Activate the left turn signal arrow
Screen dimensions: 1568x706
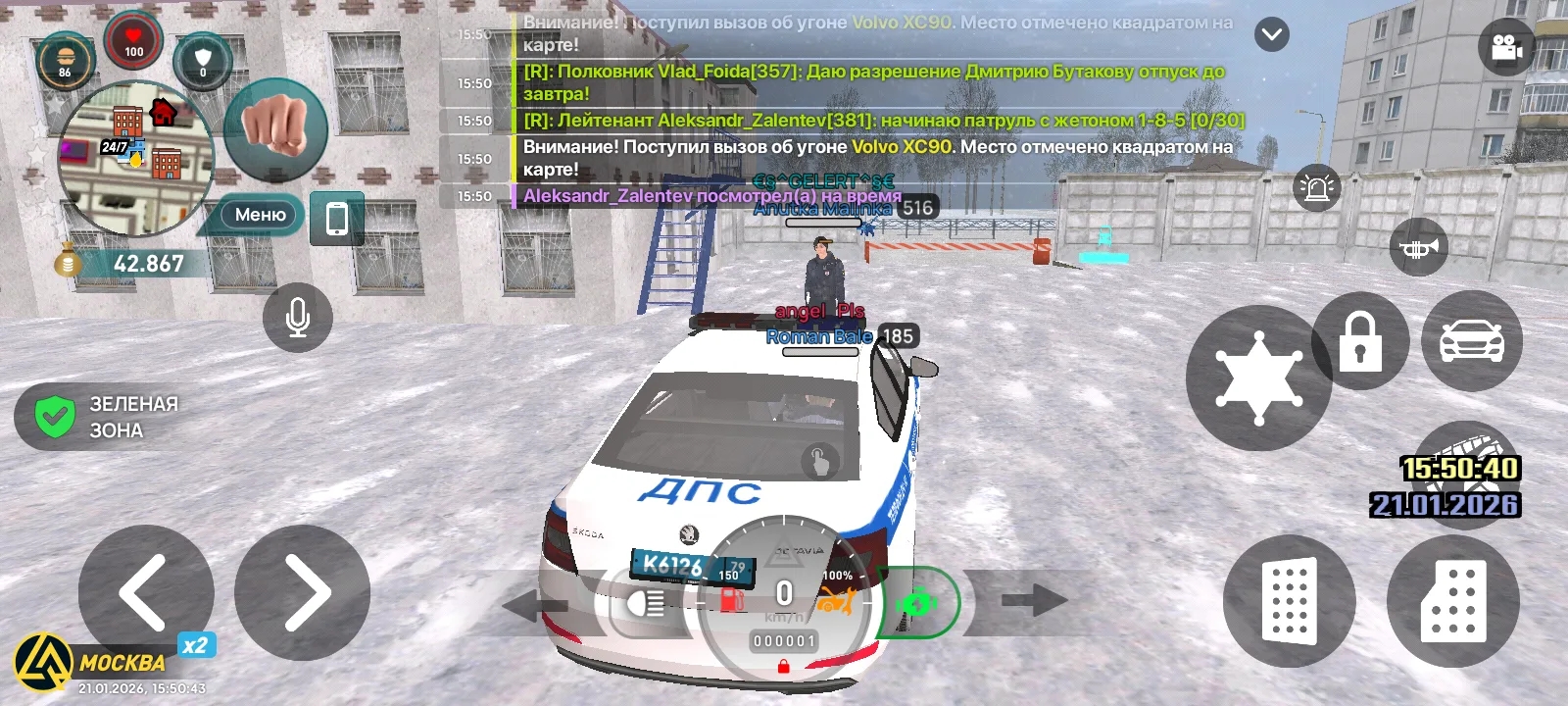pos(534,604)
